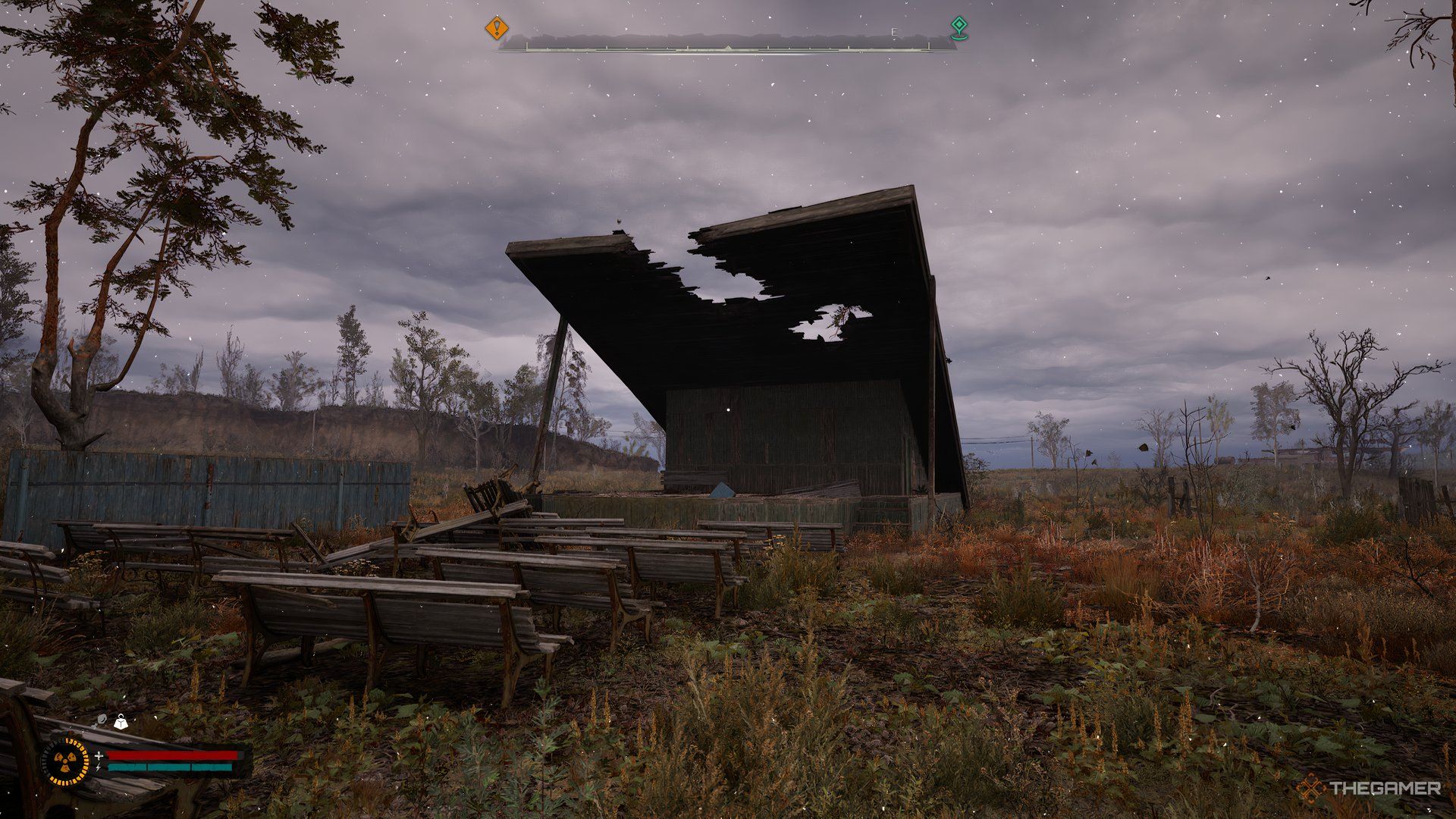
Task: Click the carry weight kettlebell icon
Action: 121,722
